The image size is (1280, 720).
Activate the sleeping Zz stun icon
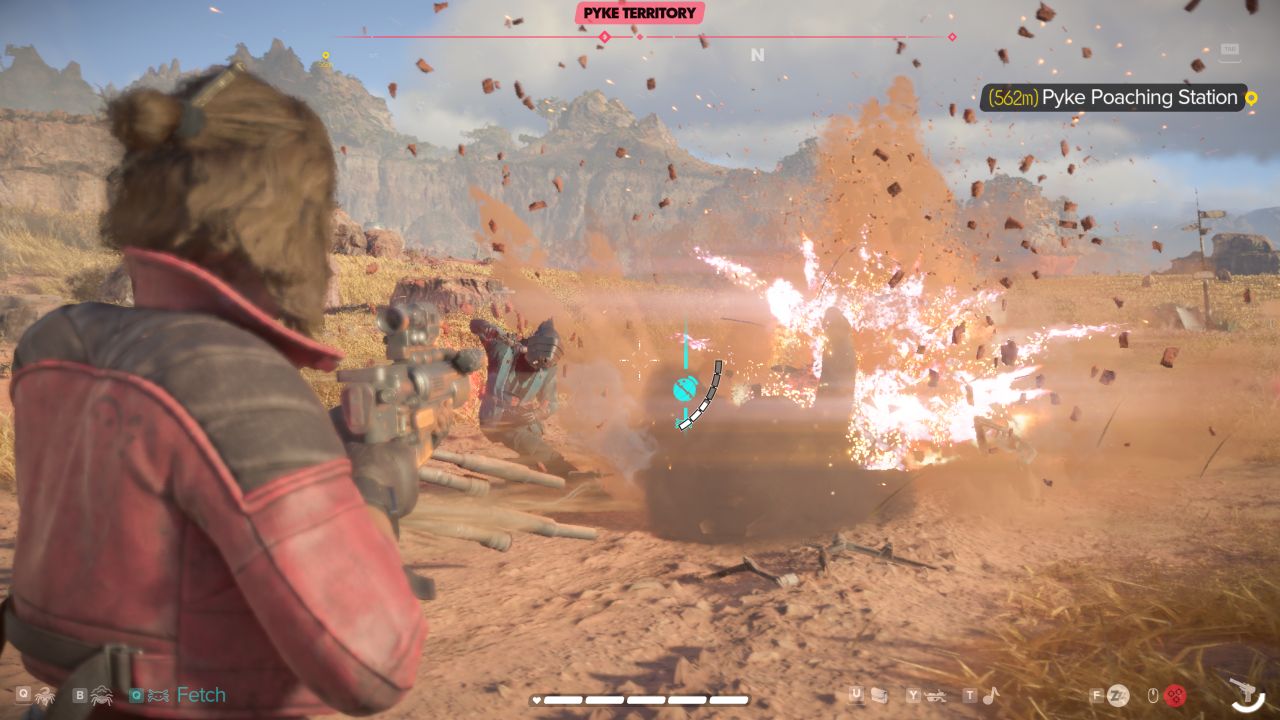click(1120, 695)
